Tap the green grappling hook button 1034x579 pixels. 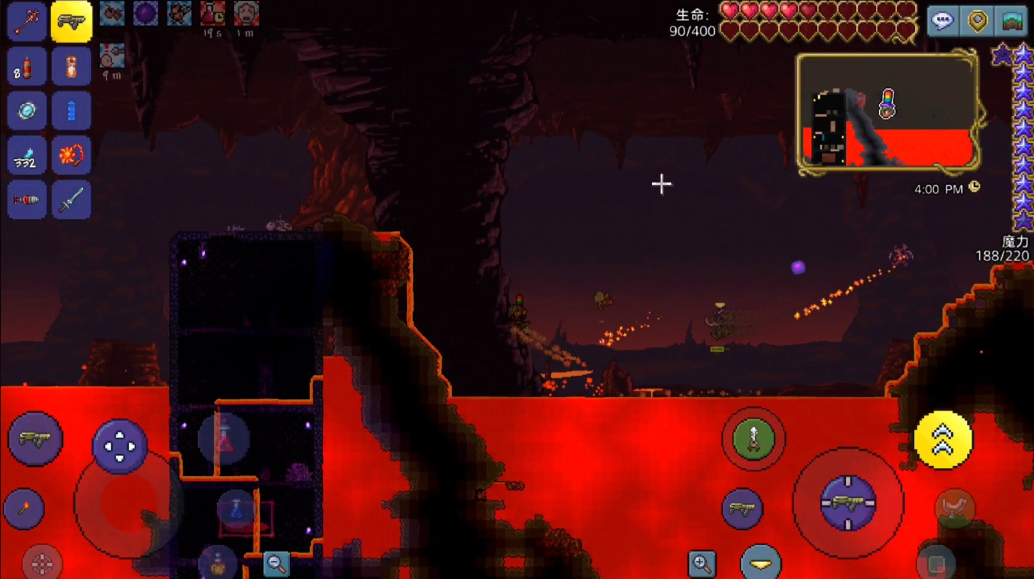[x=753, y=438]
